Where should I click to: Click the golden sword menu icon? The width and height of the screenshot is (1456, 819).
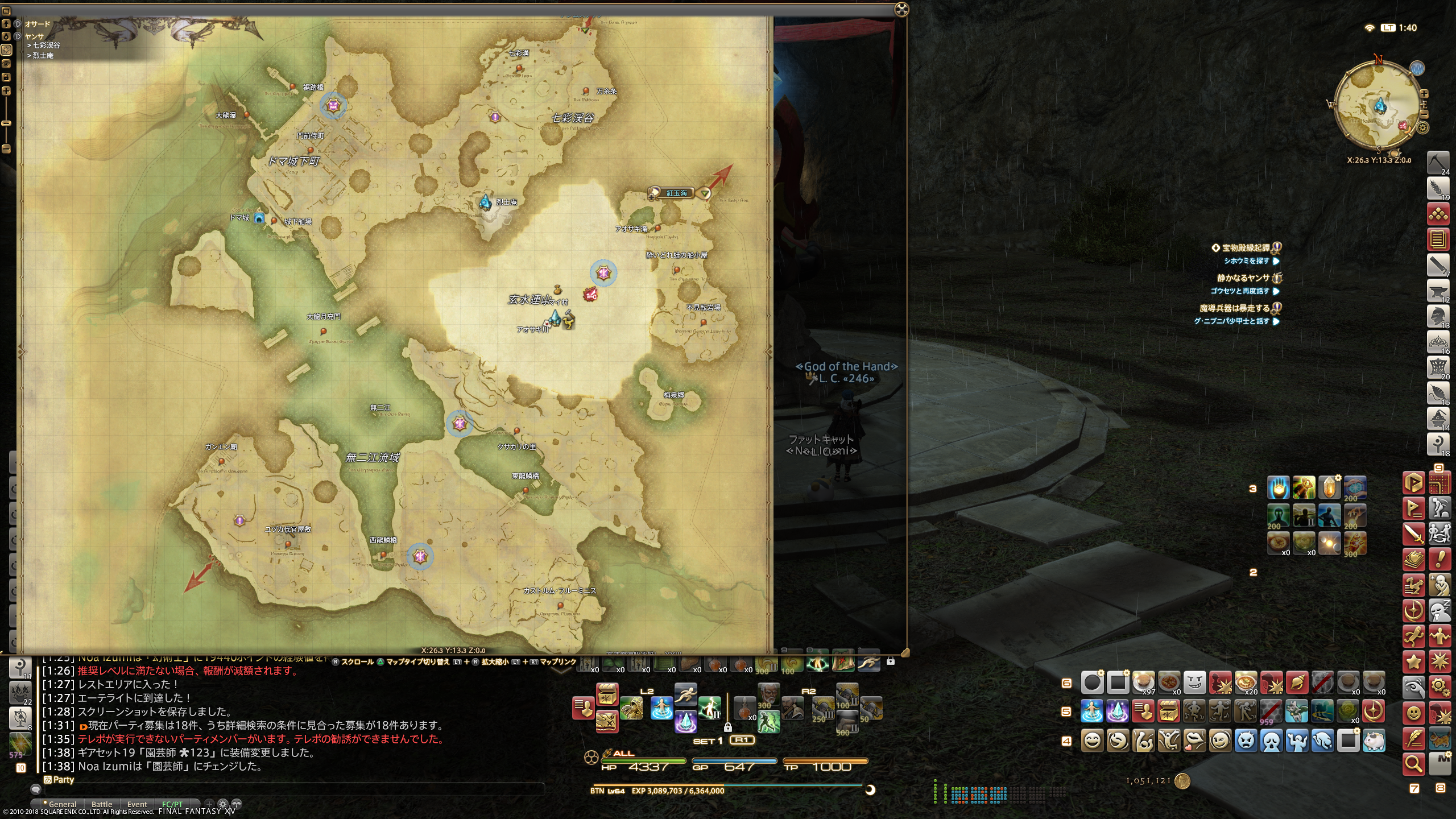[x=1413, y=534]
